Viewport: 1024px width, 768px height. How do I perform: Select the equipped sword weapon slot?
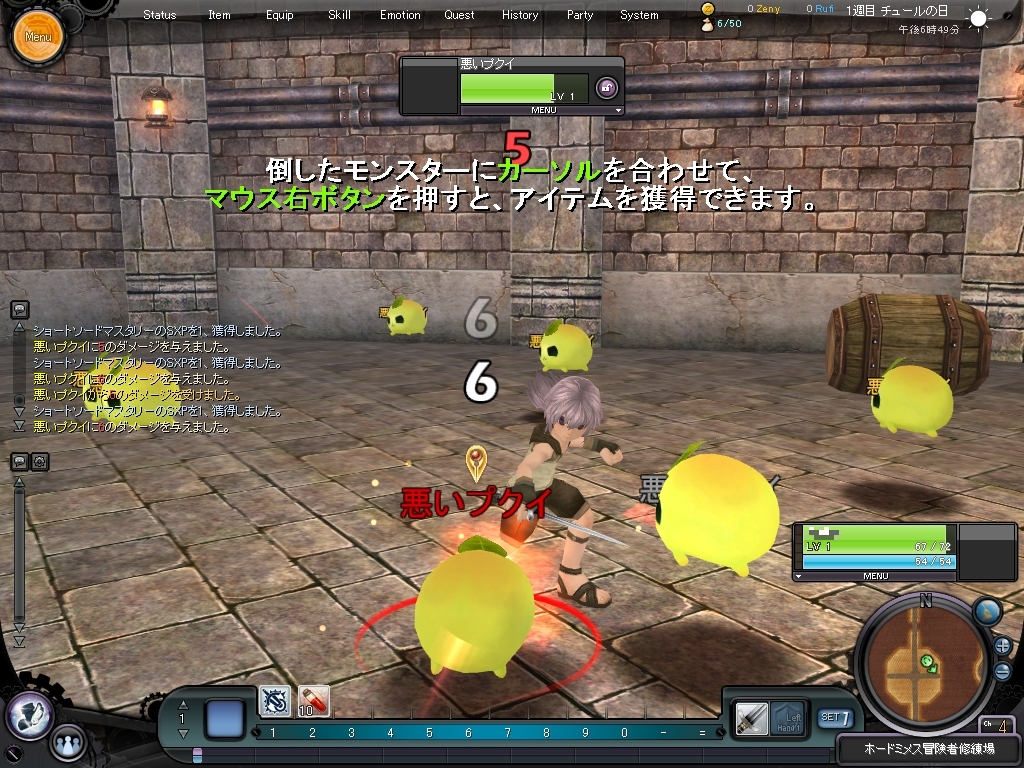click(x=751, y=716)
